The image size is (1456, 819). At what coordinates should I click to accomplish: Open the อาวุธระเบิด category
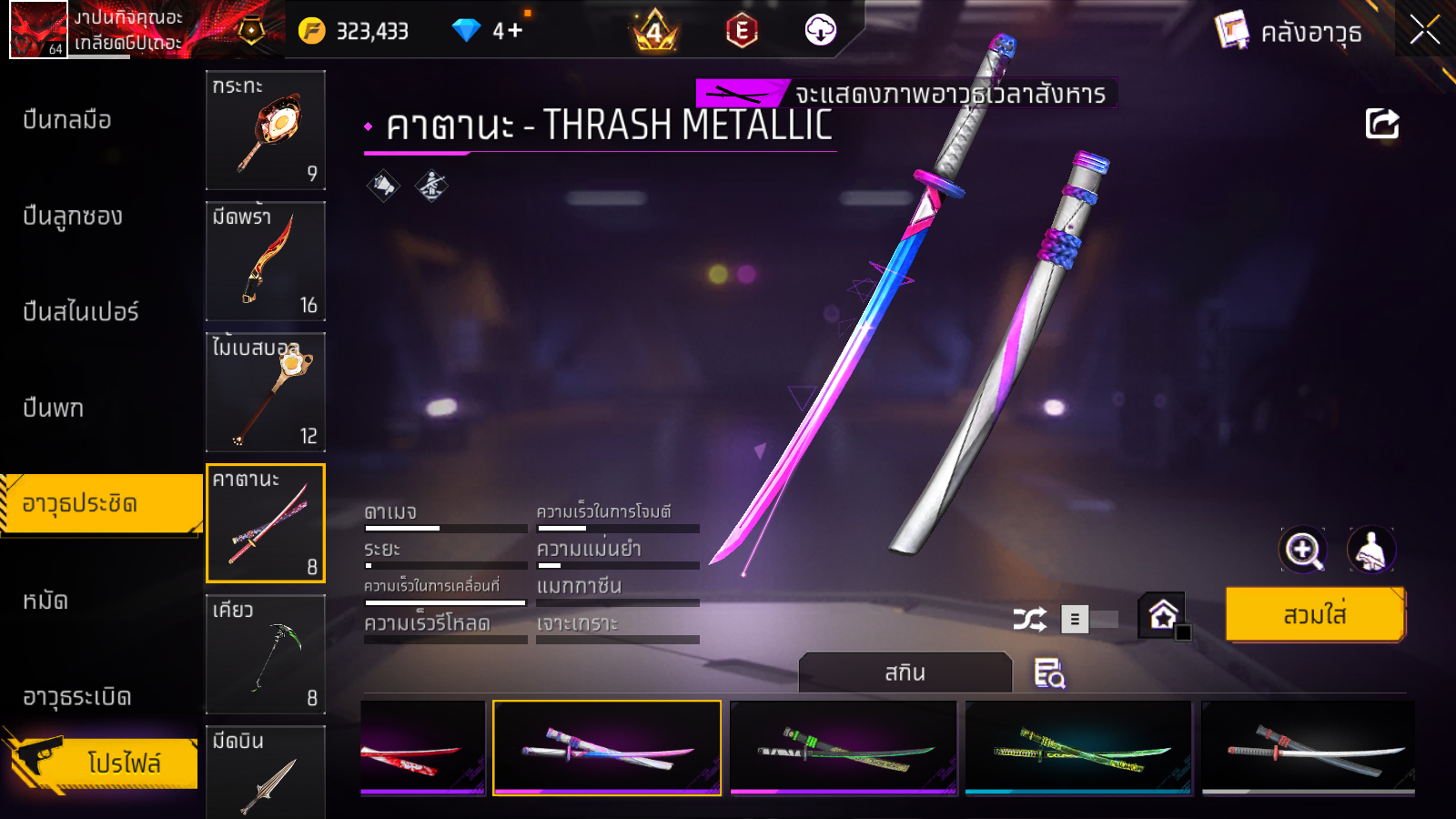point(77,697)
